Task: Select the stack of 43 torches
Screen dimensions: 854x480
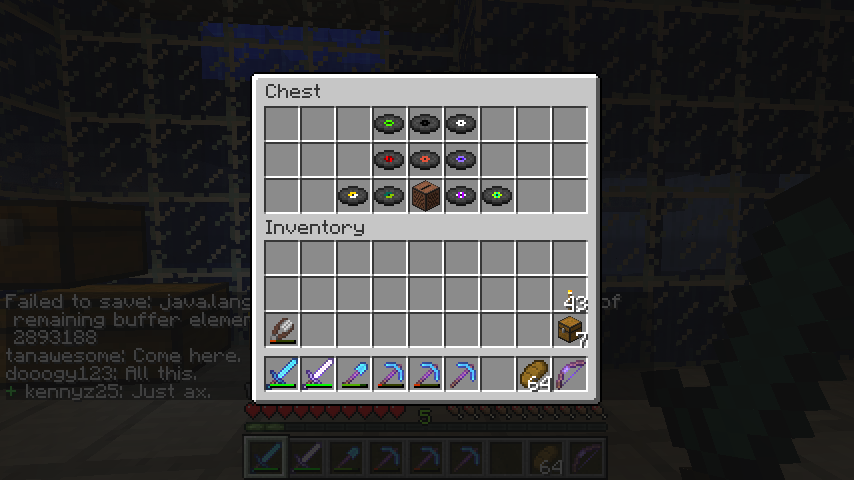Action: click(x=570, y=294)
